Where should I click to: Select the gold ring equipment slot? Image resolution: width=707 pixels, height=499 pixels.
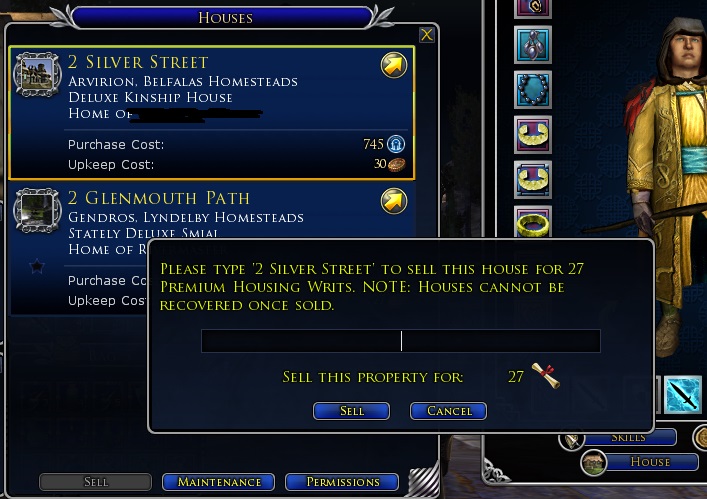coord(533,221)
